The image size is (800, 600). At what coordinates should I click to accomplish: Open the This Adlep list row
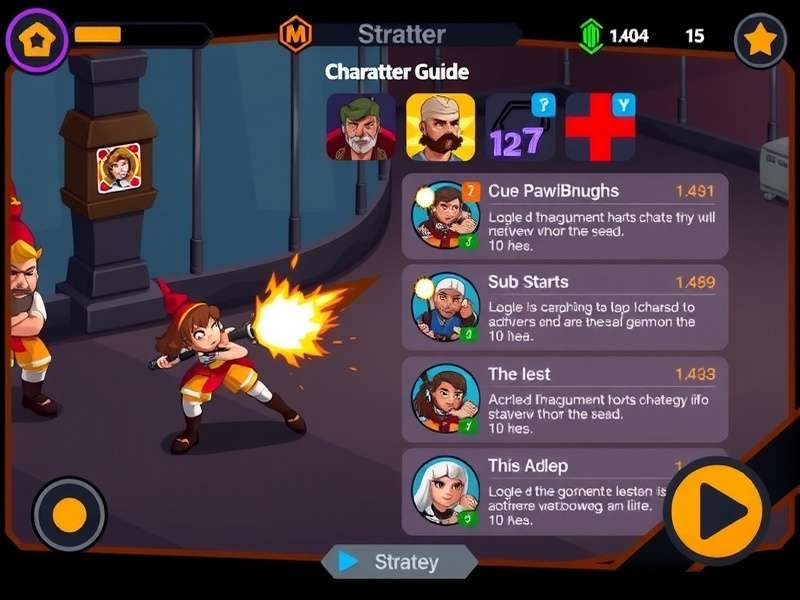pos(540,490)
